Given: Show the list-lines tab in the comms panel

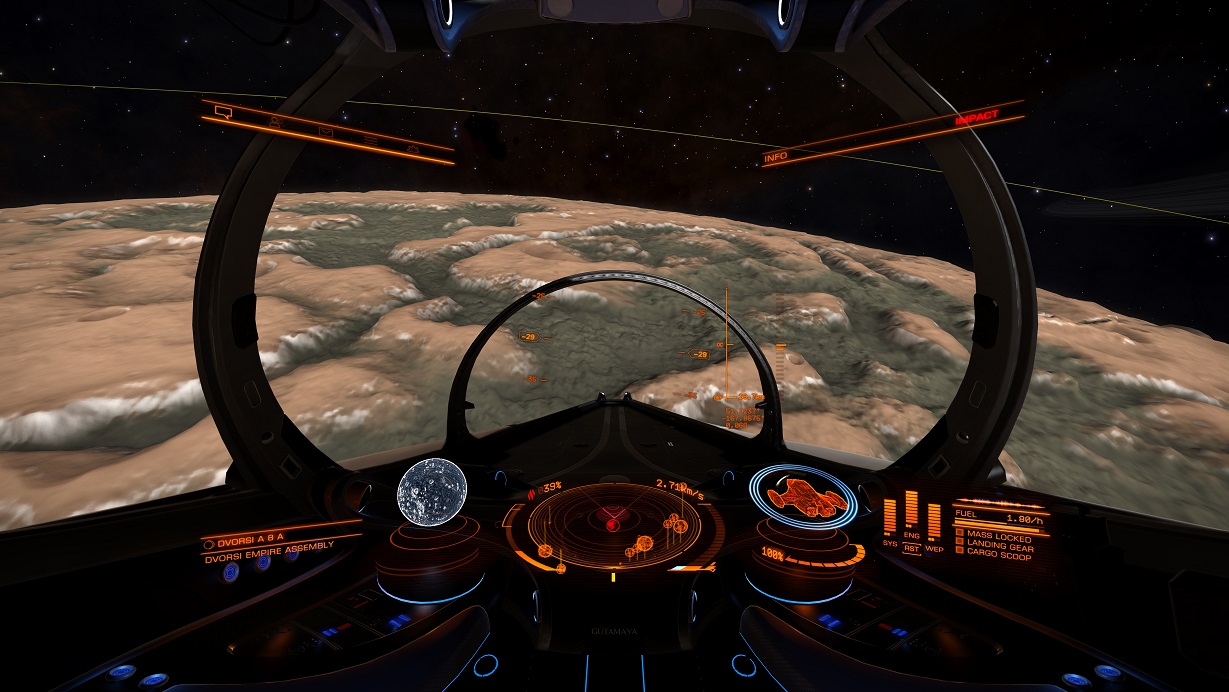Looking at the screenshot, I should click(x=371, y=139).
